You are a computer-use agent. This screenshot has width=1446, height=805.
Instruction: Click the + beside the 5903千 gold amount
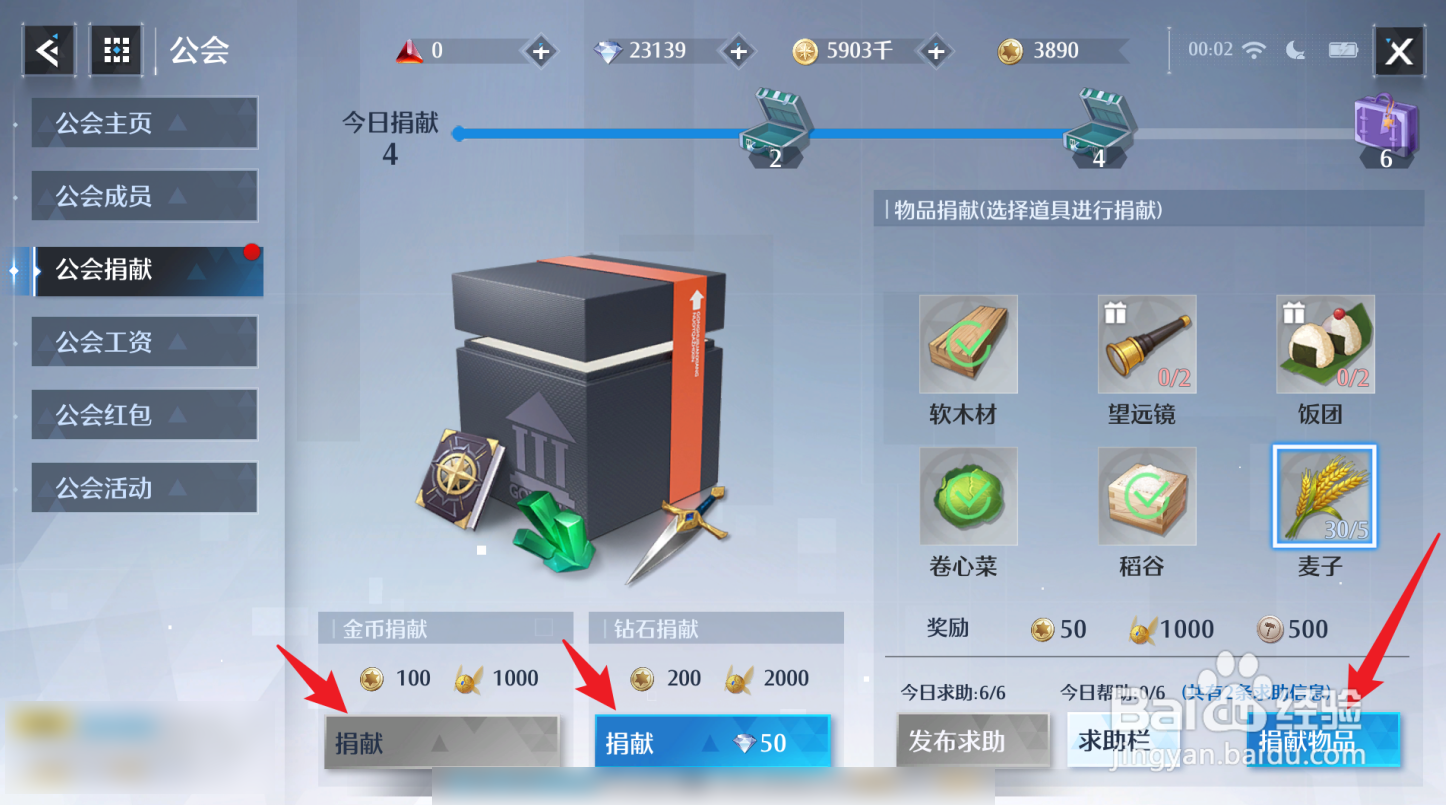(935, 50)
